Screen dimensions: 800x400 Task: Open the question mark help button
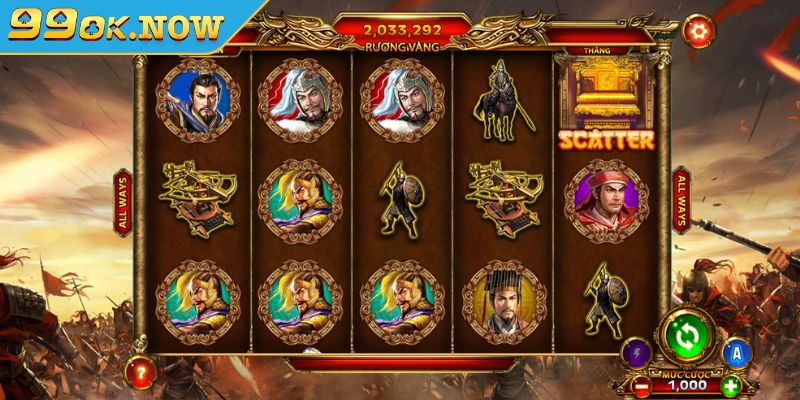coord(139,373)
